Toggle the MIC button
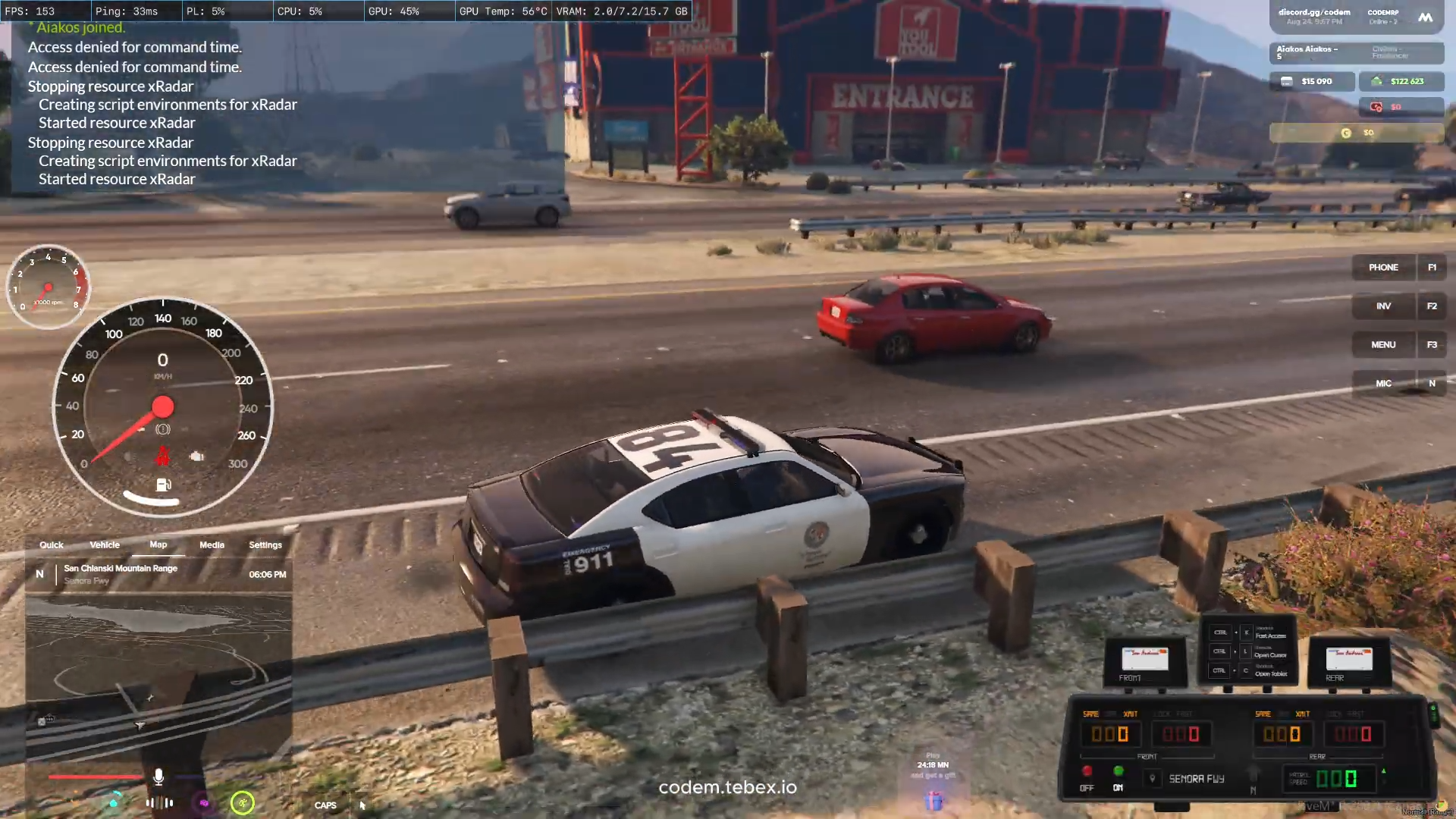 1383,384
